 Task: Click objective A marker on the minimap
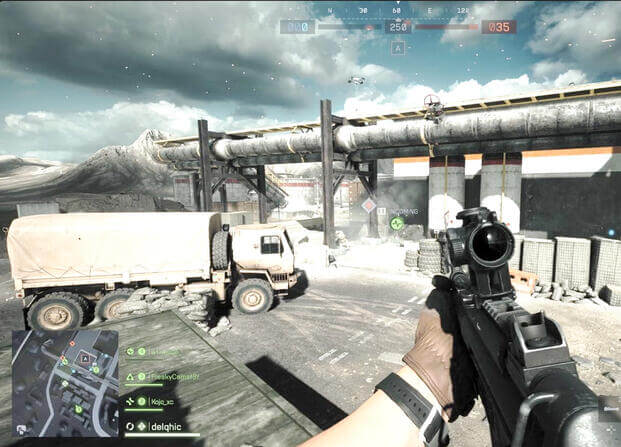pos(84,357)
